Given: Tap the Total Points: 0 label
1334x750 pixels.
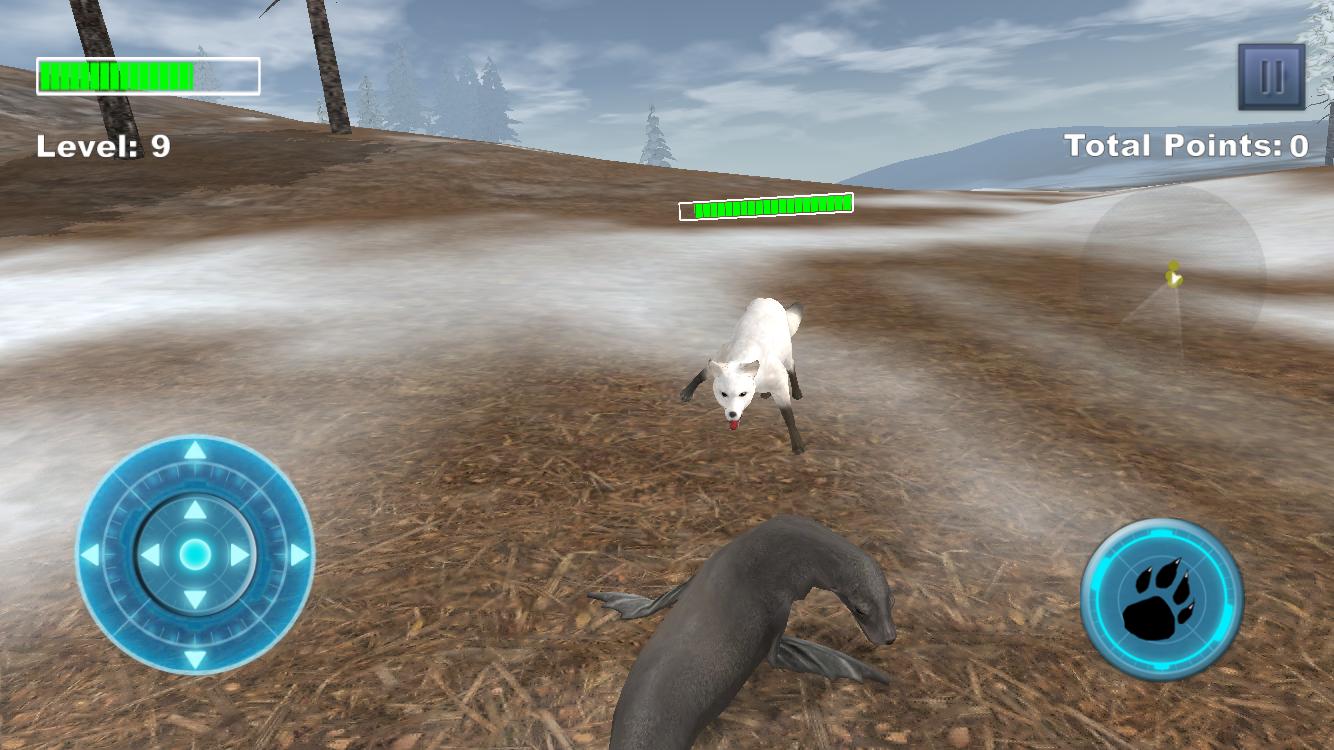Looking at the screenshot, I should pos(1184,144).
